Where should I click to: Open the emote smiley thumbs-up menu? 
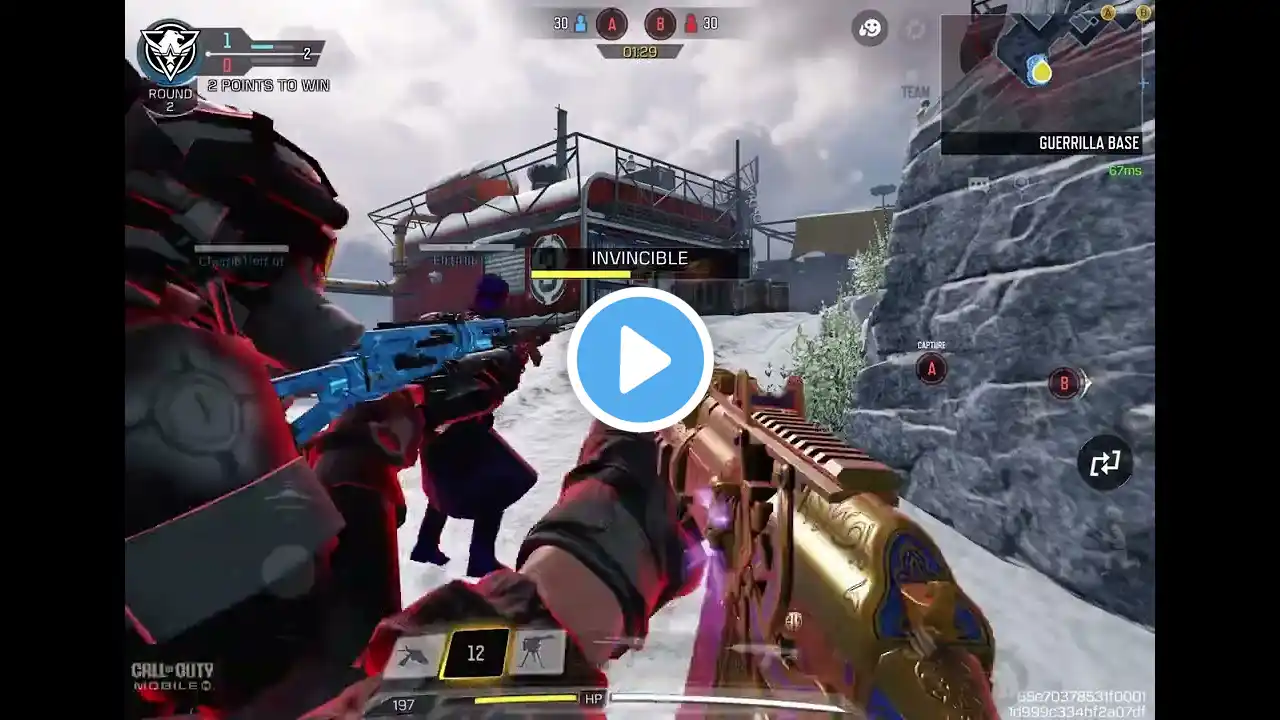[870, 28]
